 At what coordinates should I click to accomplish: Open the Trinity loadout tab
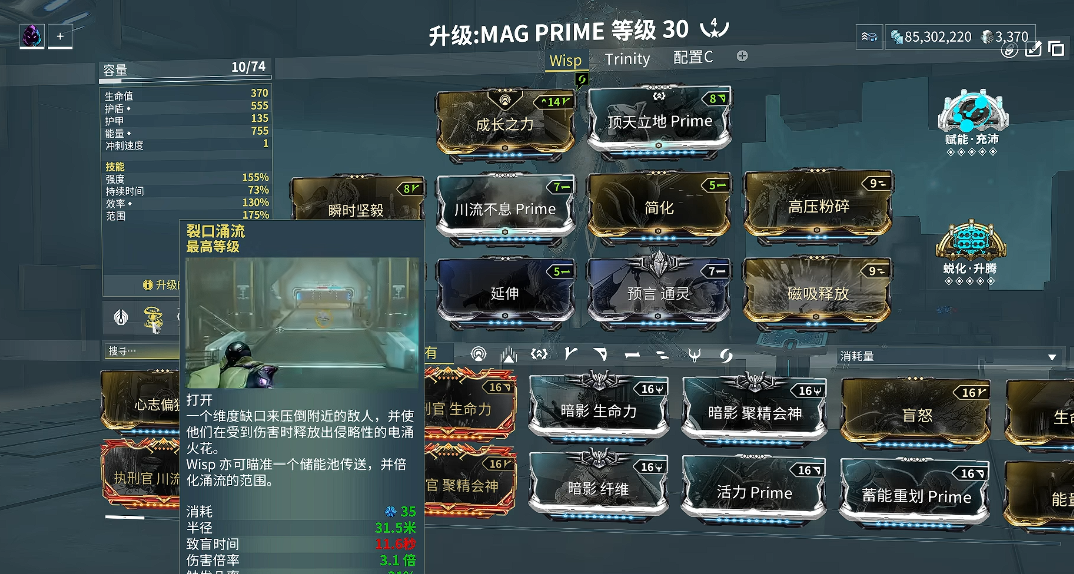(627, 59)
